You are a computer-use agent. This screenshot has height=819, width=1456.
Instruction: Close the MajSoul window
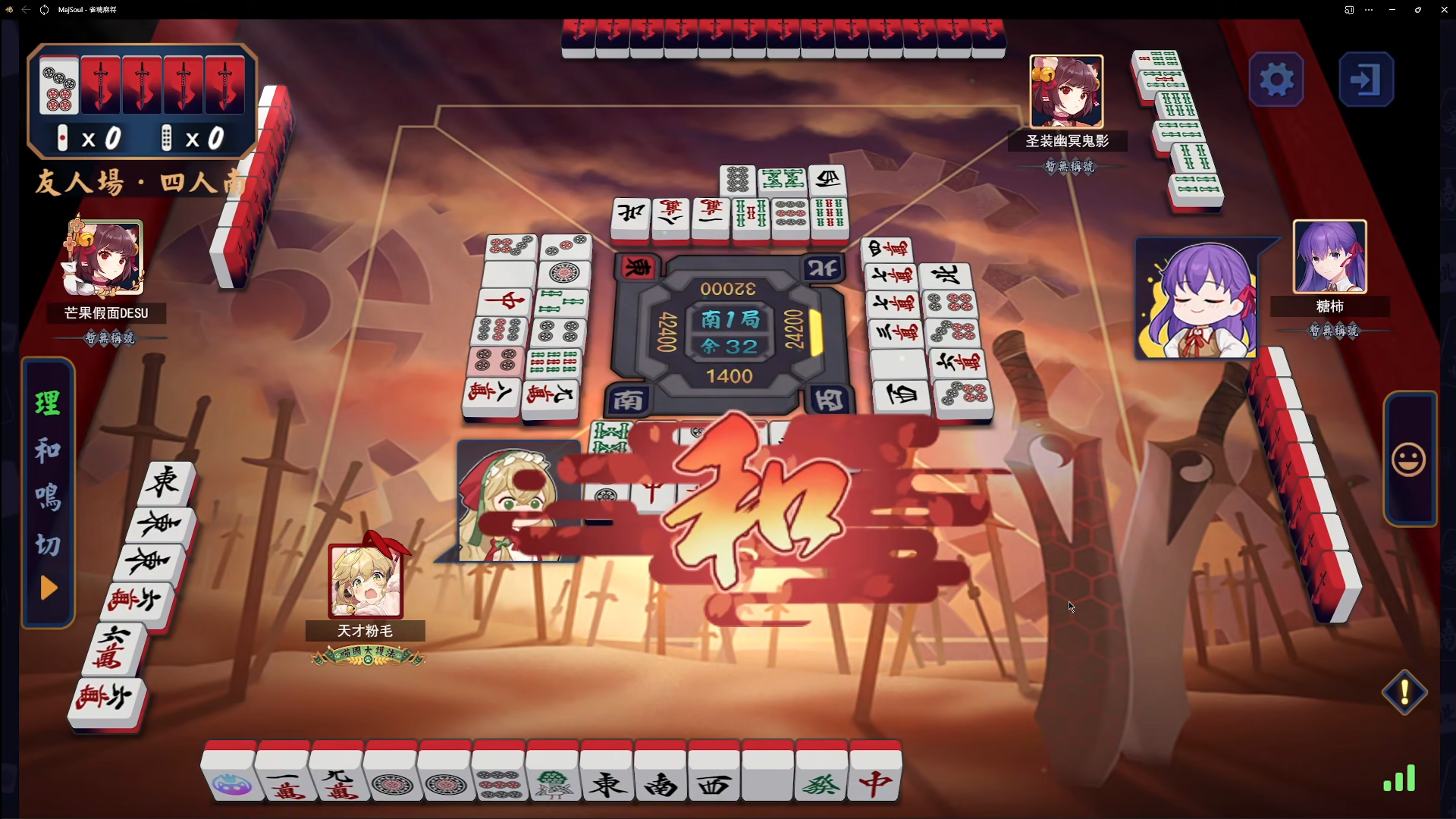(x=1444, y=10)
